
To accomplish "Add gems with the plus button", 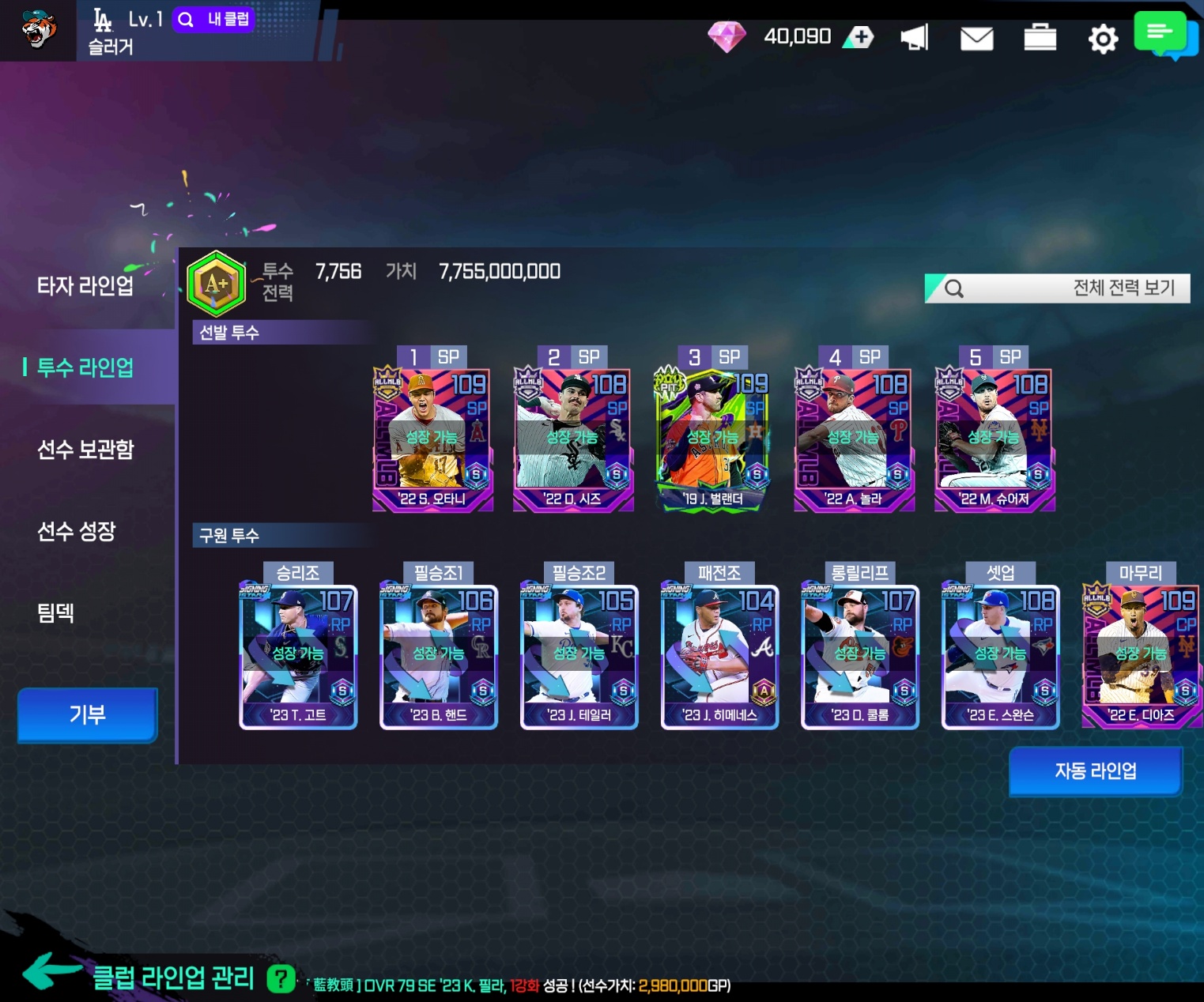I will (x=860, y=36).
